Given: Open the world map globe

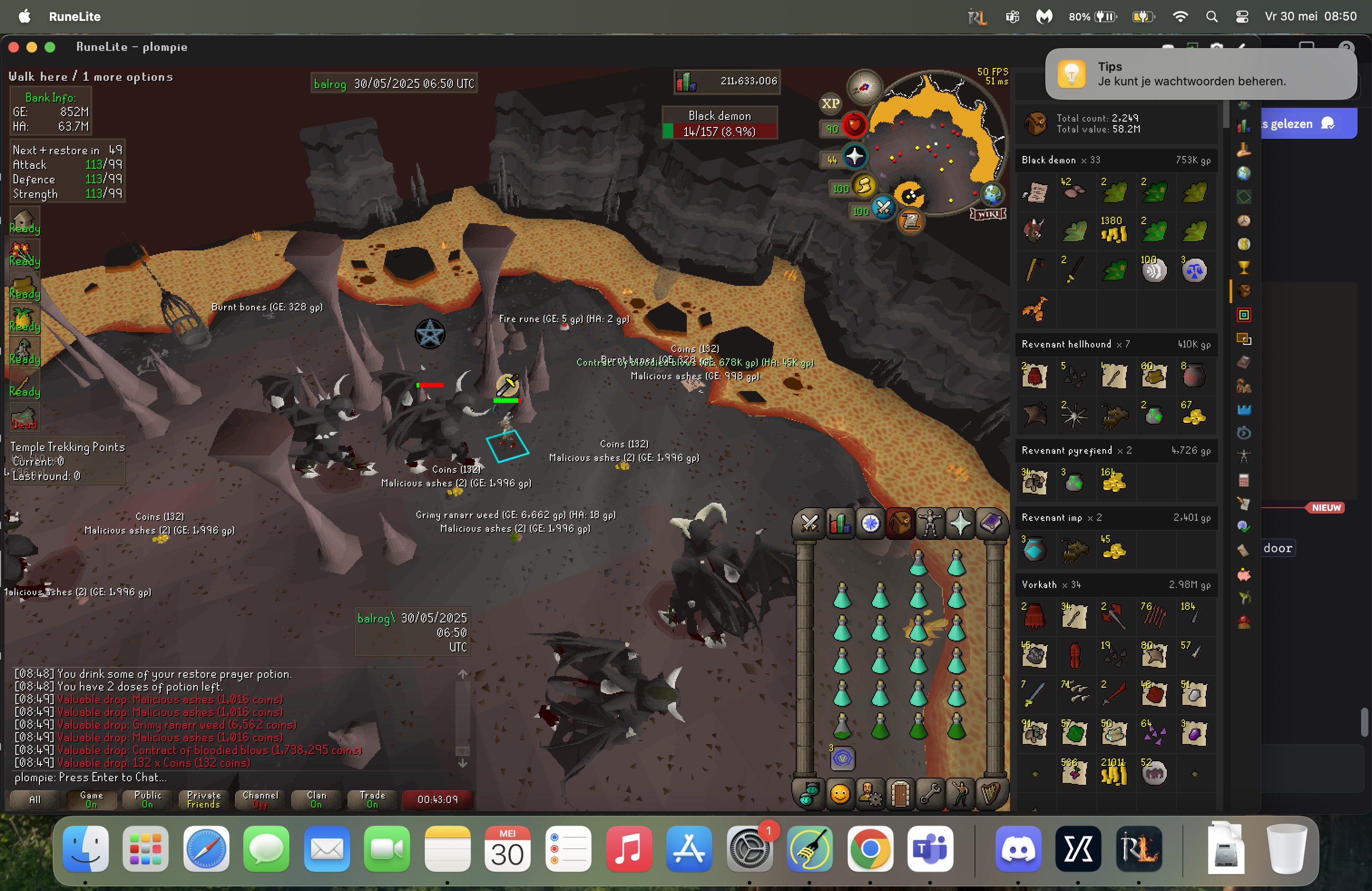Looking at the screenshot, I should click(993, 194).
